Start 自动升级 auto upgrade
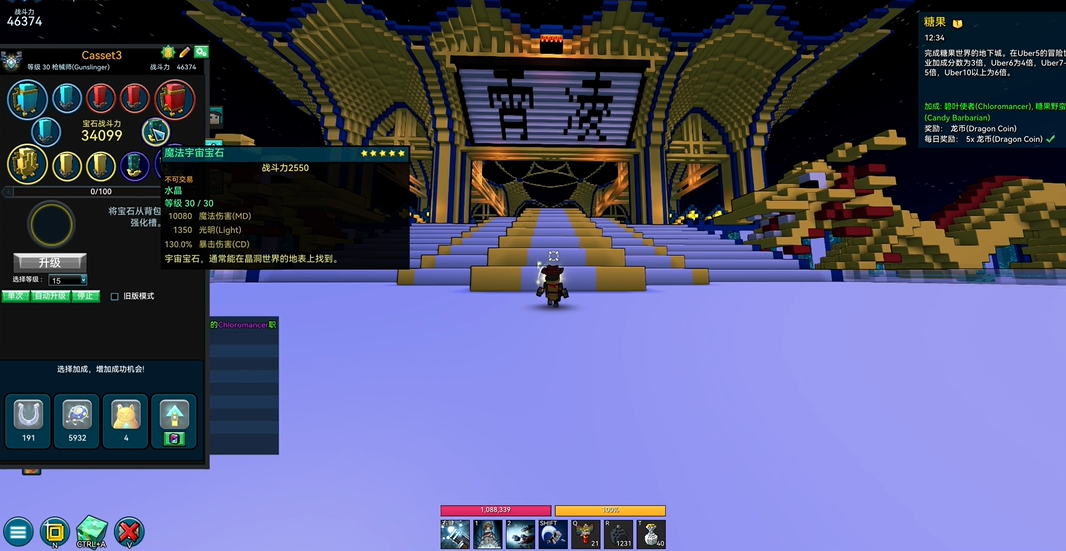Viewport: 1066px width, 551px height. tap(50, 296)
